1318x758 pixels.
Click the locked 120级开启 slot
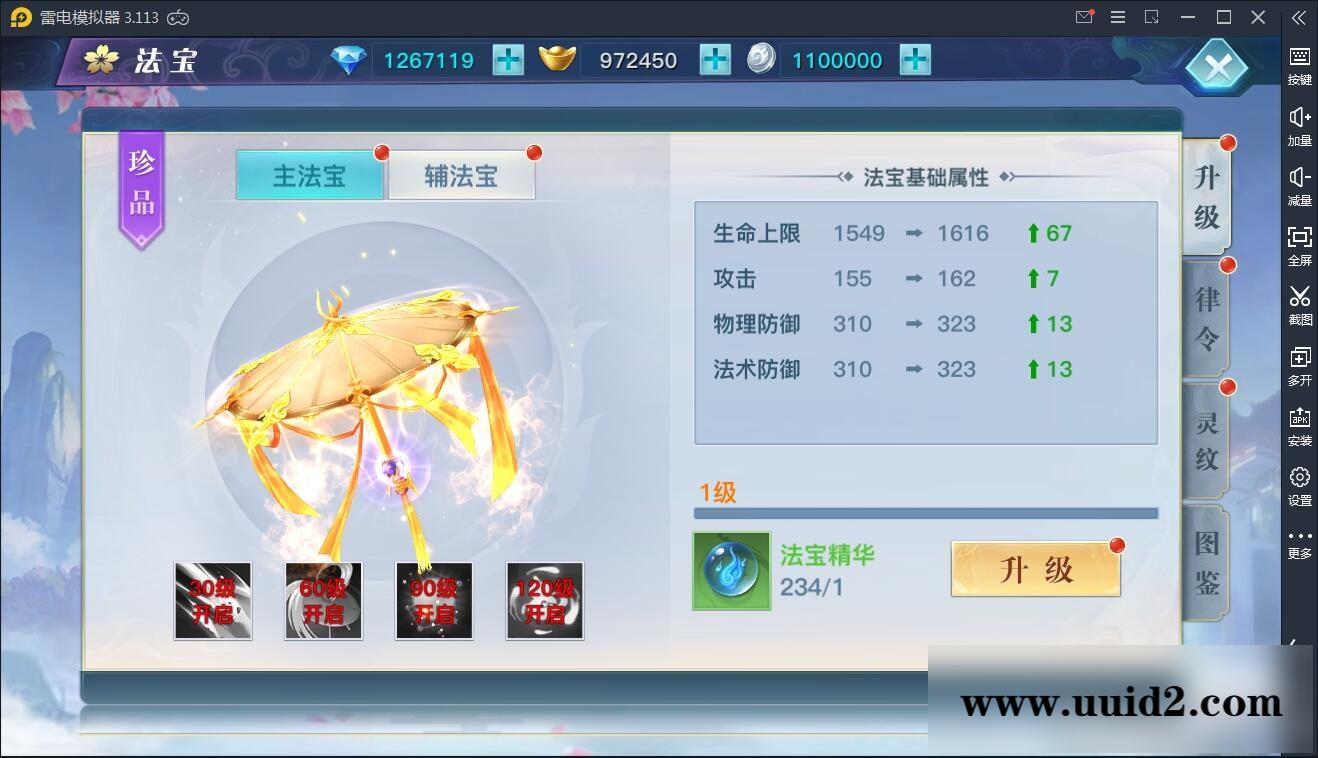coord(544,600)
